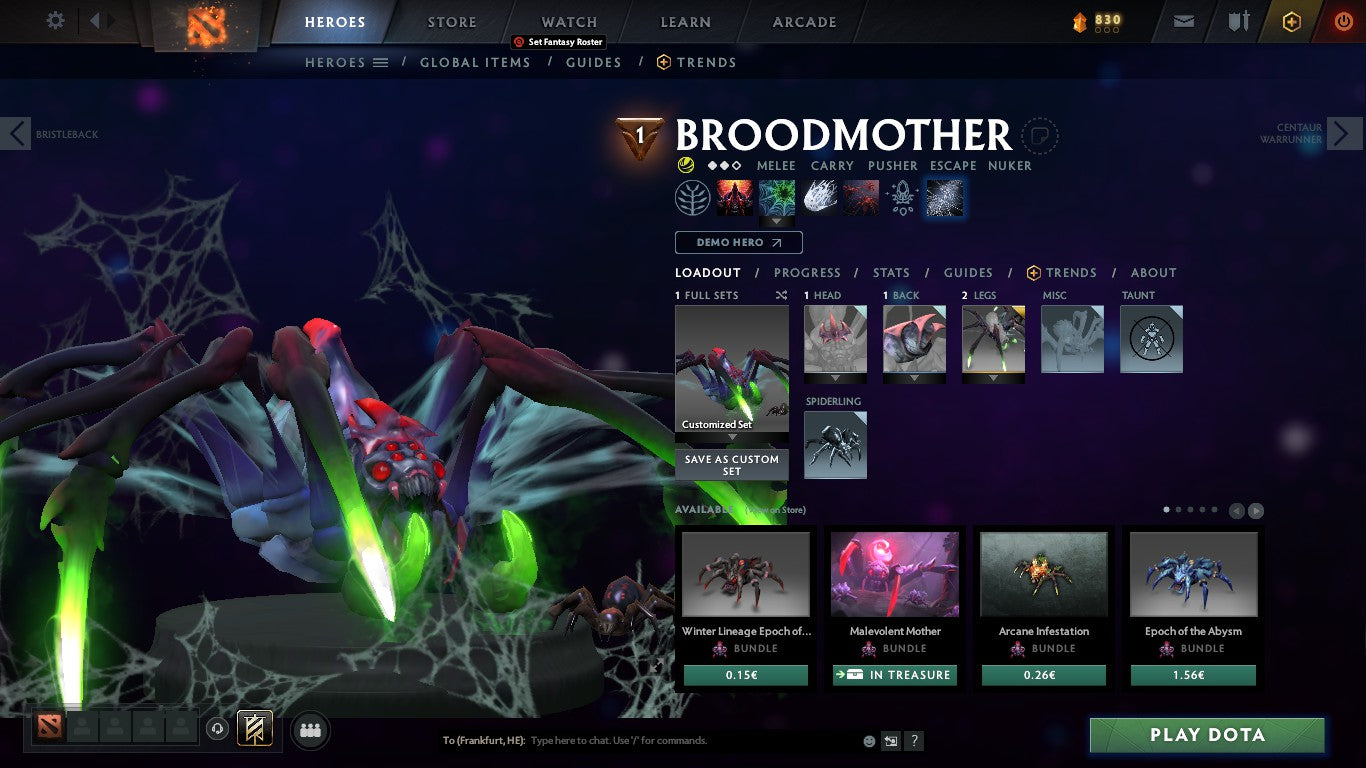1366x768 pixels.
Task: Open the Dota Plus hexagon icon
Action: coord(1291,21)
